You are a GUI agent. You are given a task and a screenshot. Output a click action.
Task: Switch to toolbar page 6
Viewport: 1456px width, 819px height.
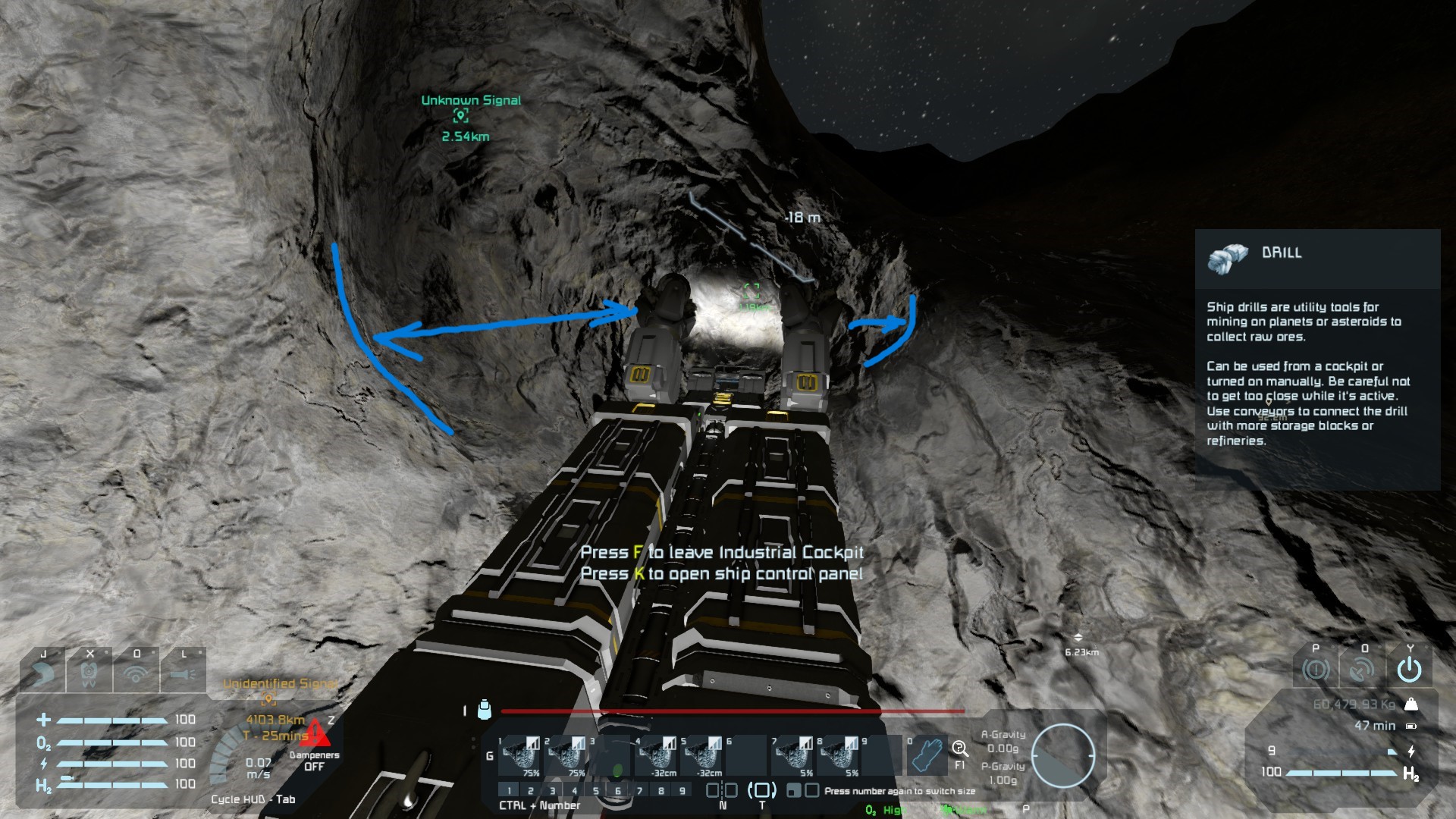coord(617,791)
